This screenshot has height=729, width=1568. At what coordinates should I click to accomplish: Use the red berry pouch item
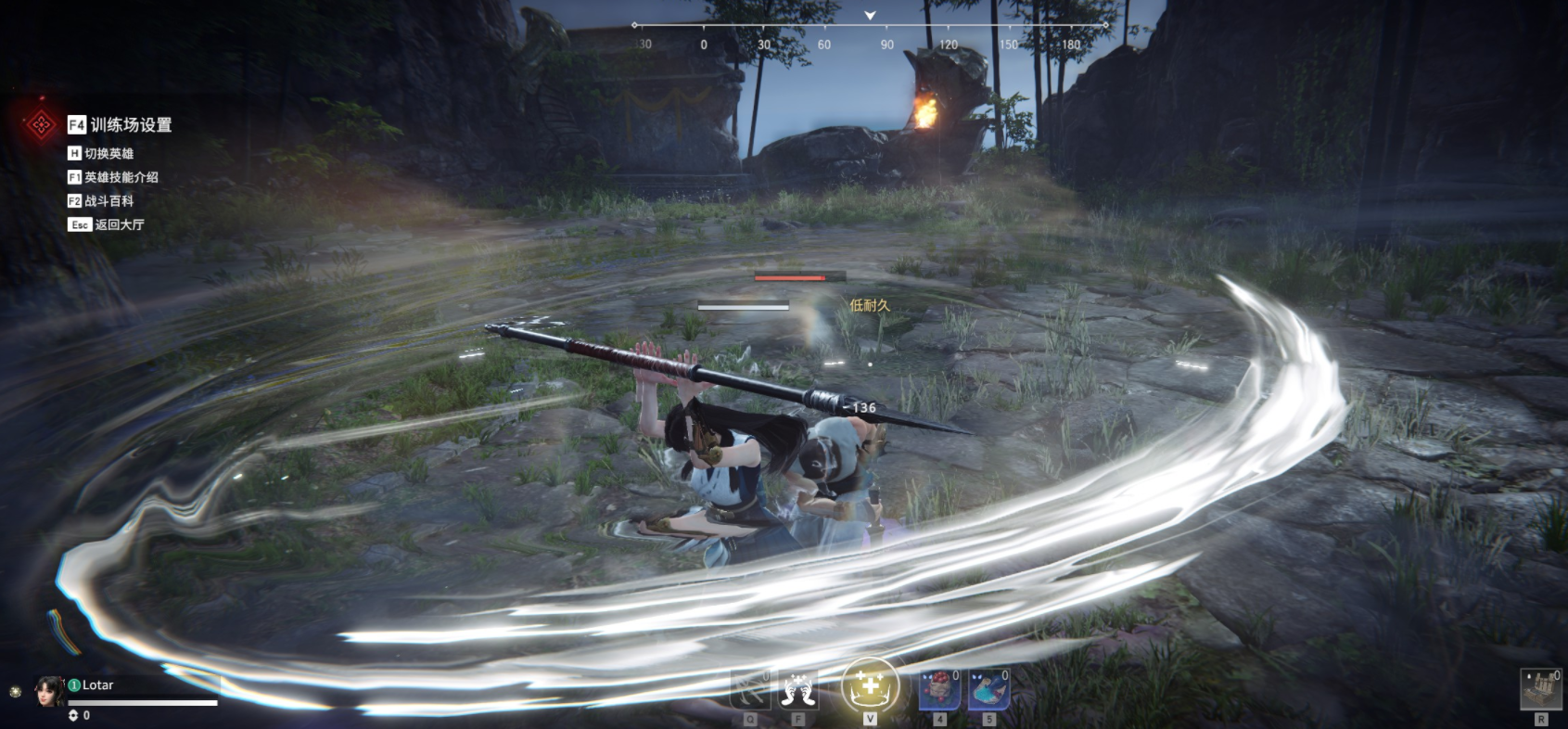click(939, 690)
